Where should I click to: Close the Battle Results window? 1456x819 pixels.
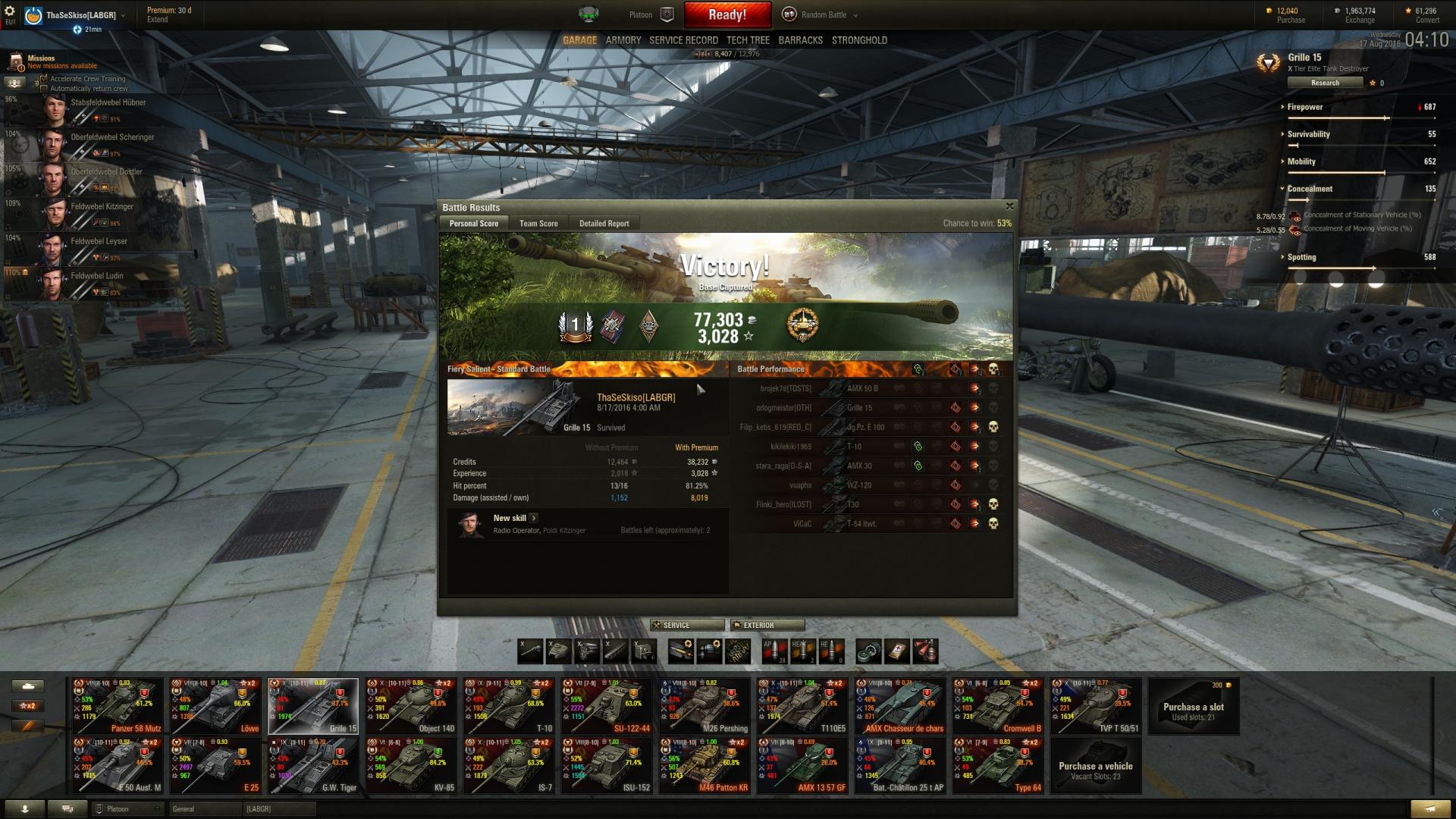tap(1009, 206)
